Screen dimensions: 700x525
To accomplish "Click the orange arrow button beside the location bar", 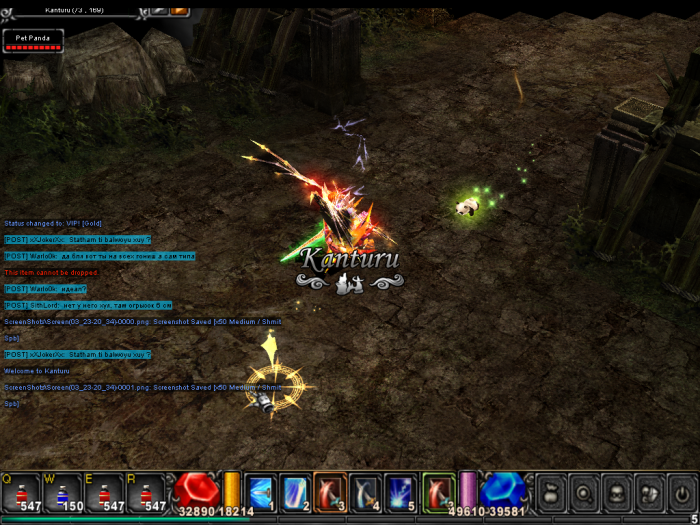I will click(x=180, y=9).
